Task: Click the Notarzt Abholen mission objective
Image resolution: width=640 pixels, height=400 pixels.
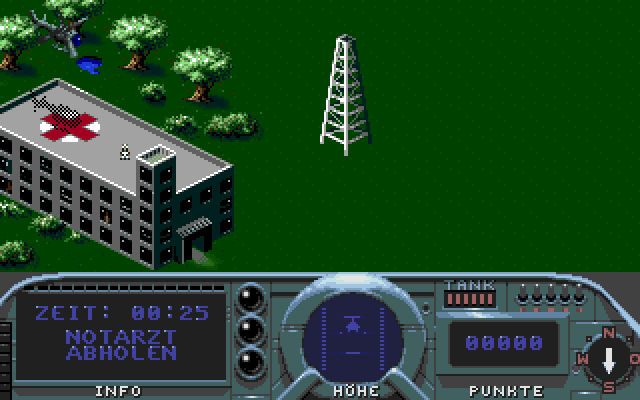Action: [x=122, y=344]
